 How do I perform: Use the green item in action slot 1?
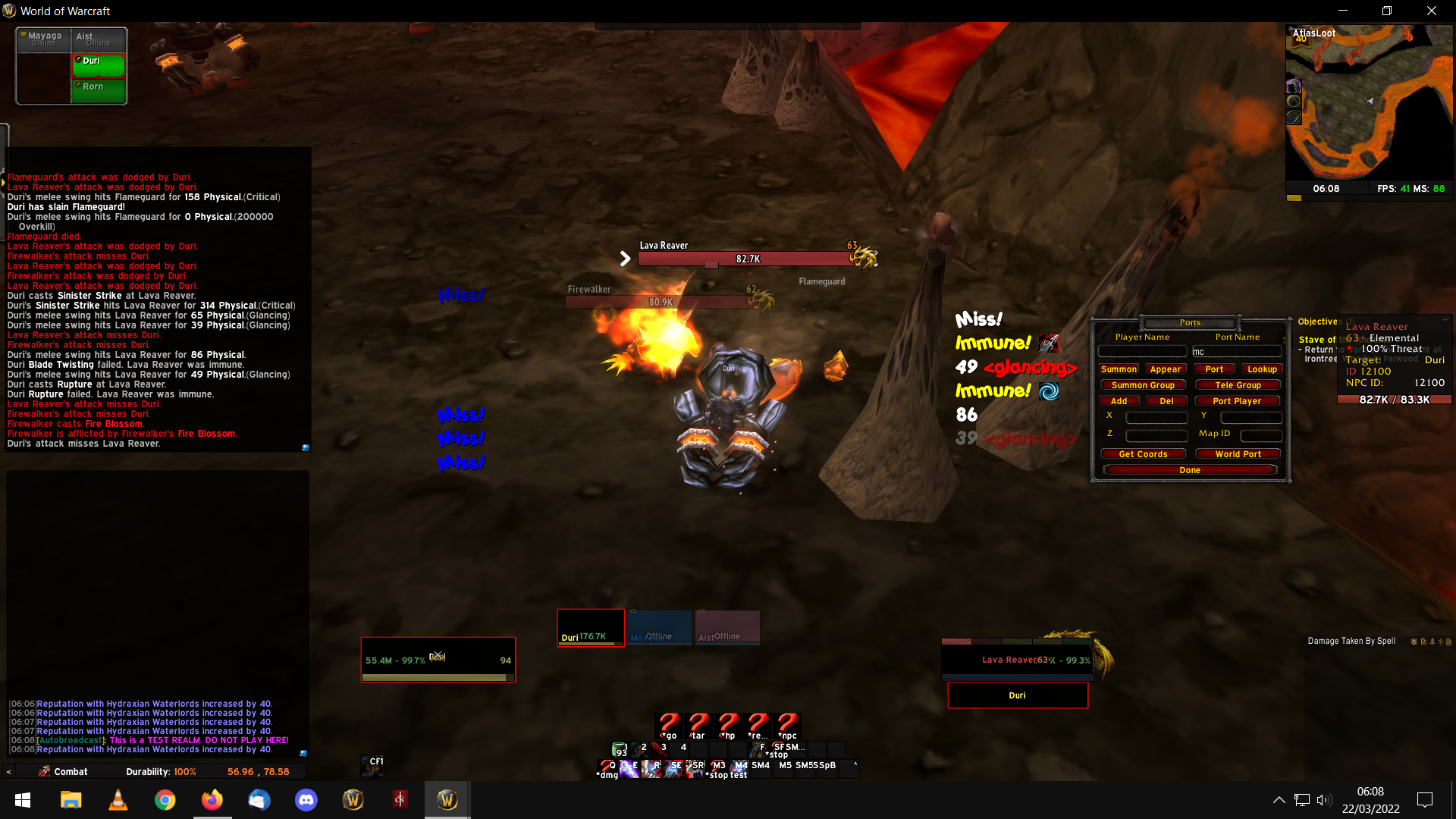click(x=619, y=748)
